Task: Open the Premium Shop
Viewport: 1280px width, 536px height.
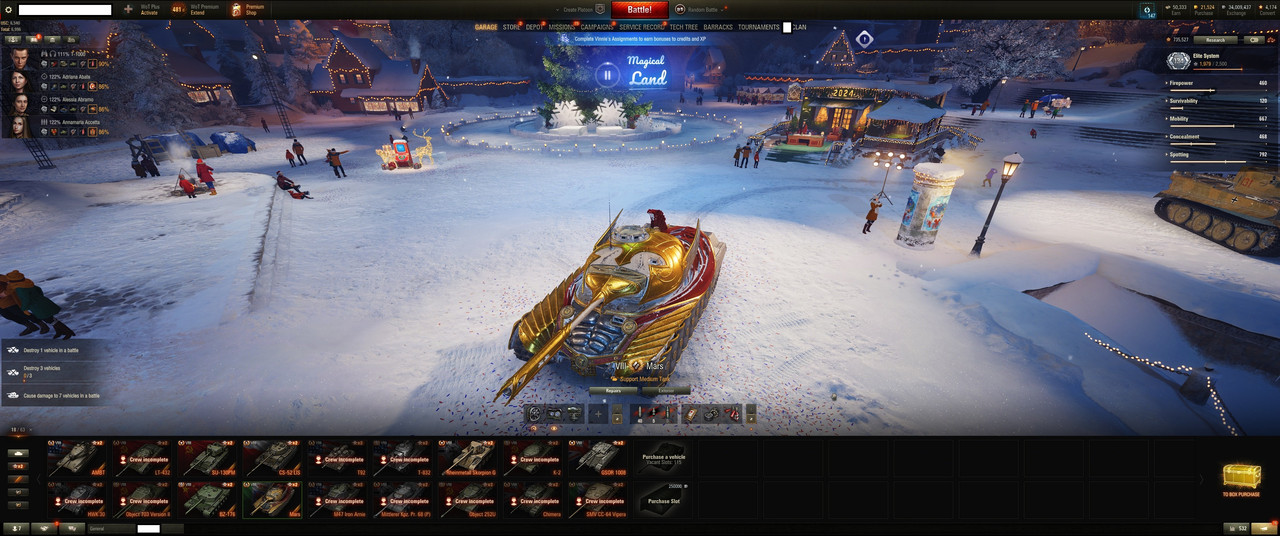Action: point(247,10)
